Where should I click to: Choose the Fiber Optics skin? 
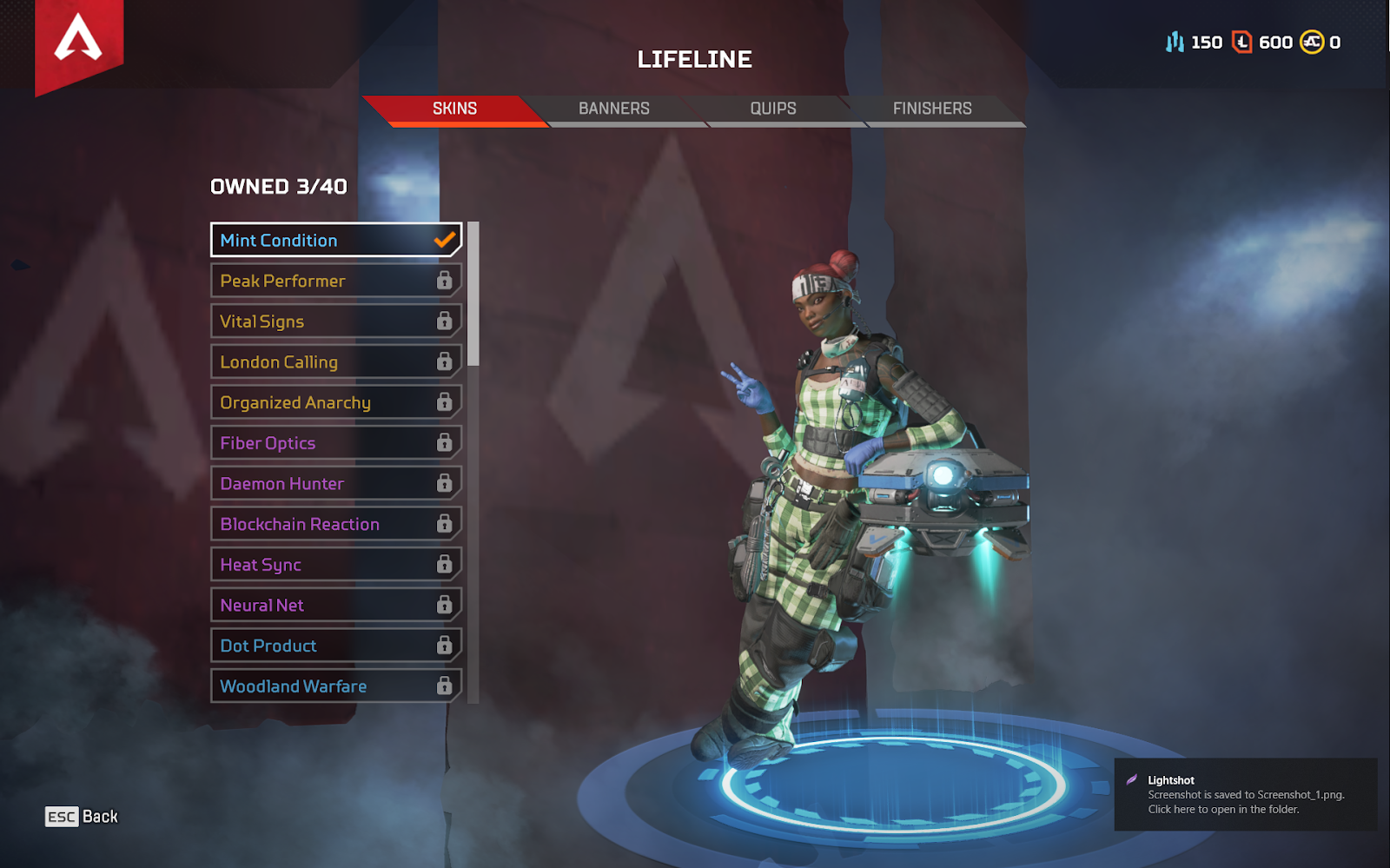[335, 443]
